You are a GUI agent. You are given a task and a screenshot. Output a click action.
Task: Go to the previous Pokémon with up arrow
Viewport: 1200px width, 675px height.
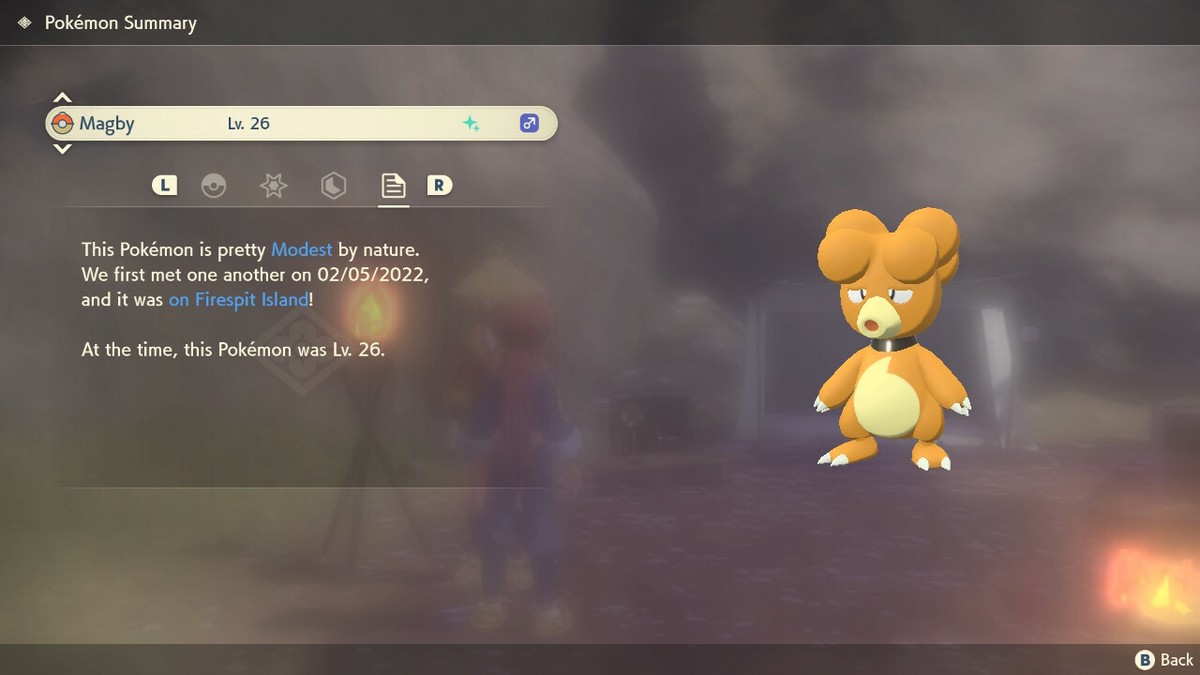[62, 98]
